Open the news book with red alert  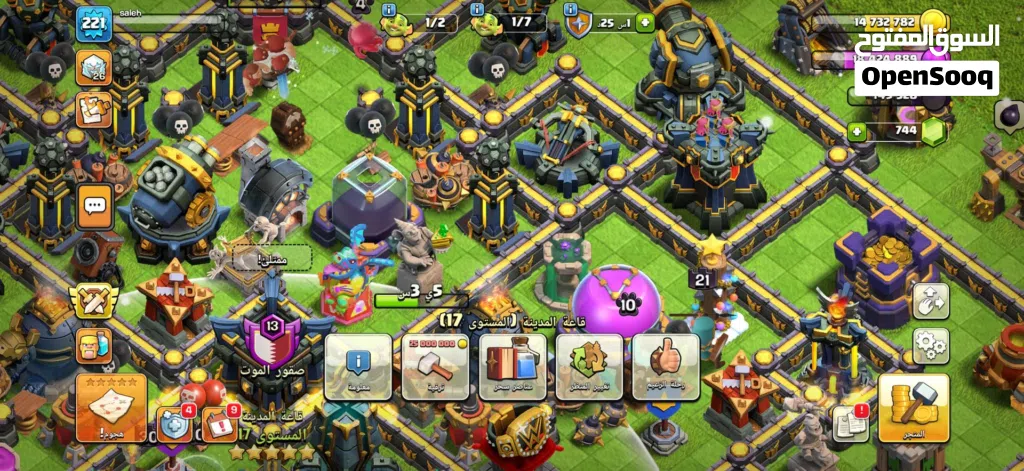pos(850,424)
